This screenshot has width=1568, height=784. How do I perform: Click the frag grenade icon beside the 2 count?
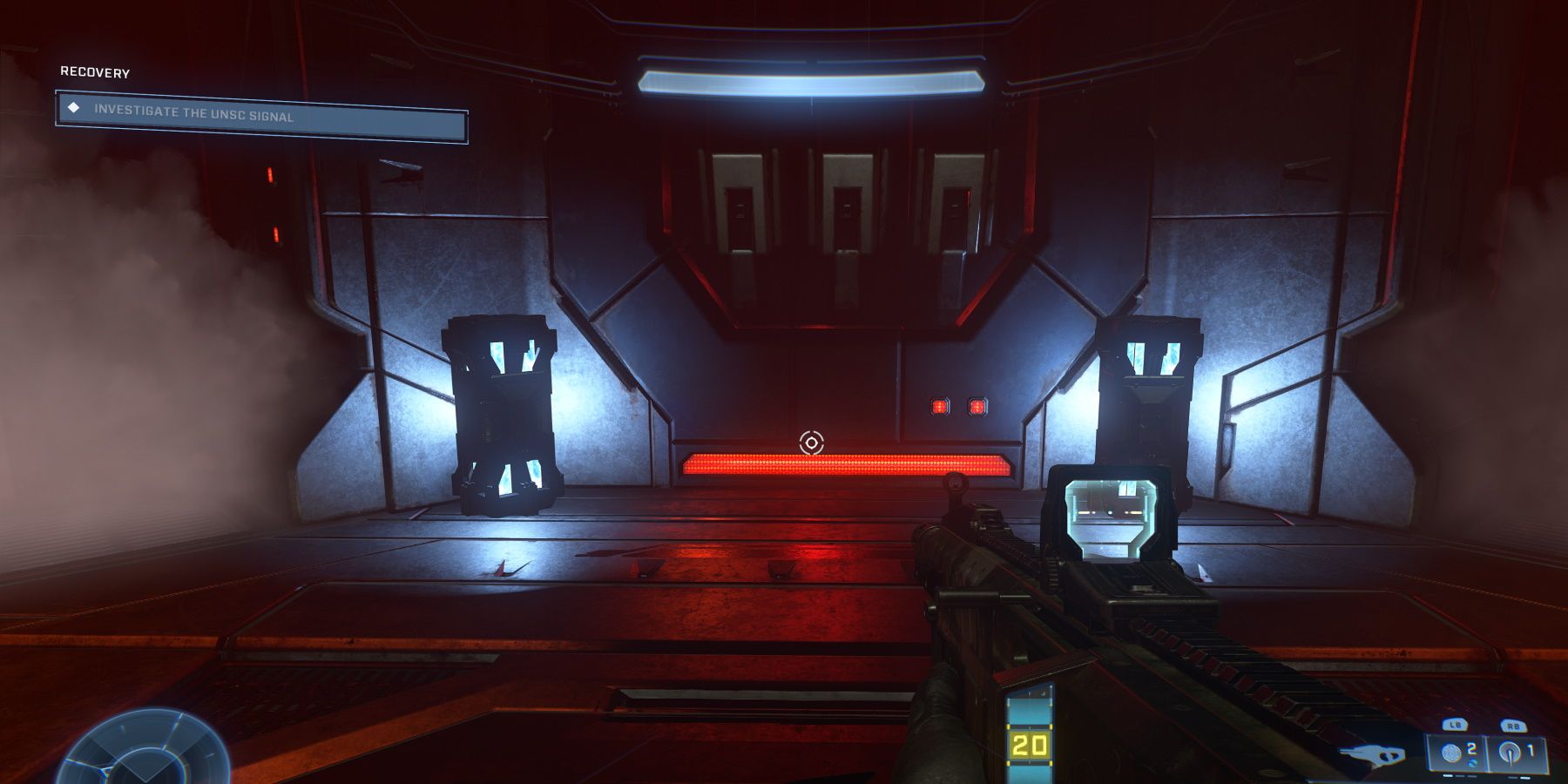point(1452,752)
